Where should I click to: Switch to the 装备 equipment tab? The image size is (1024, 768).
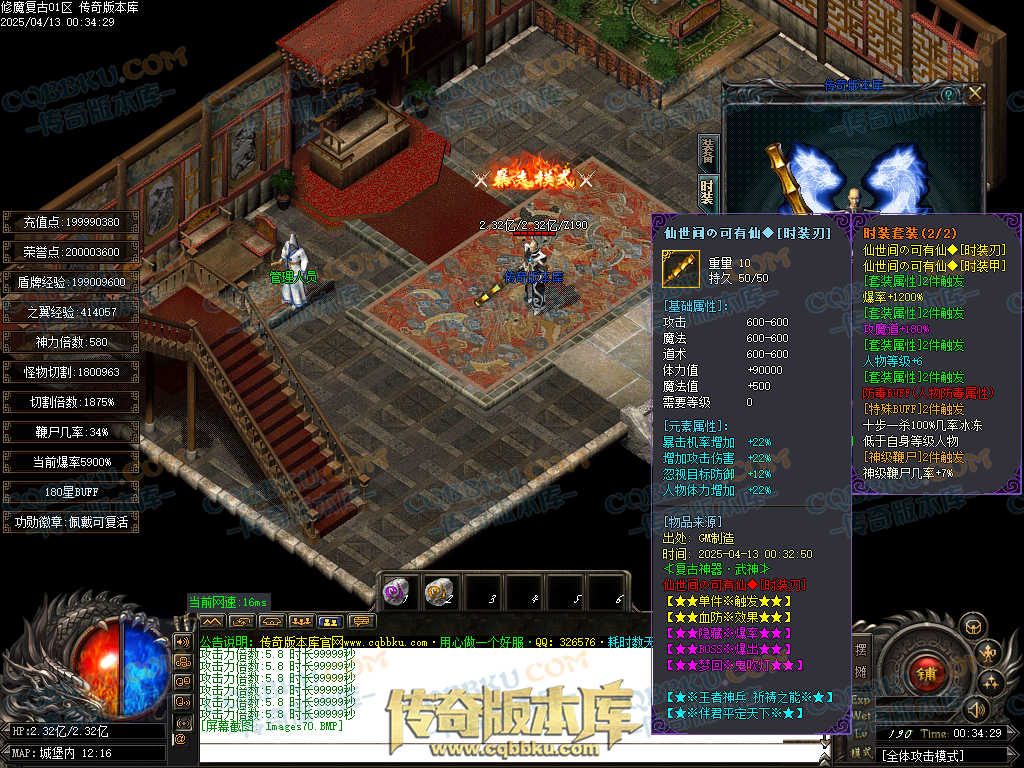pos(708,151)
